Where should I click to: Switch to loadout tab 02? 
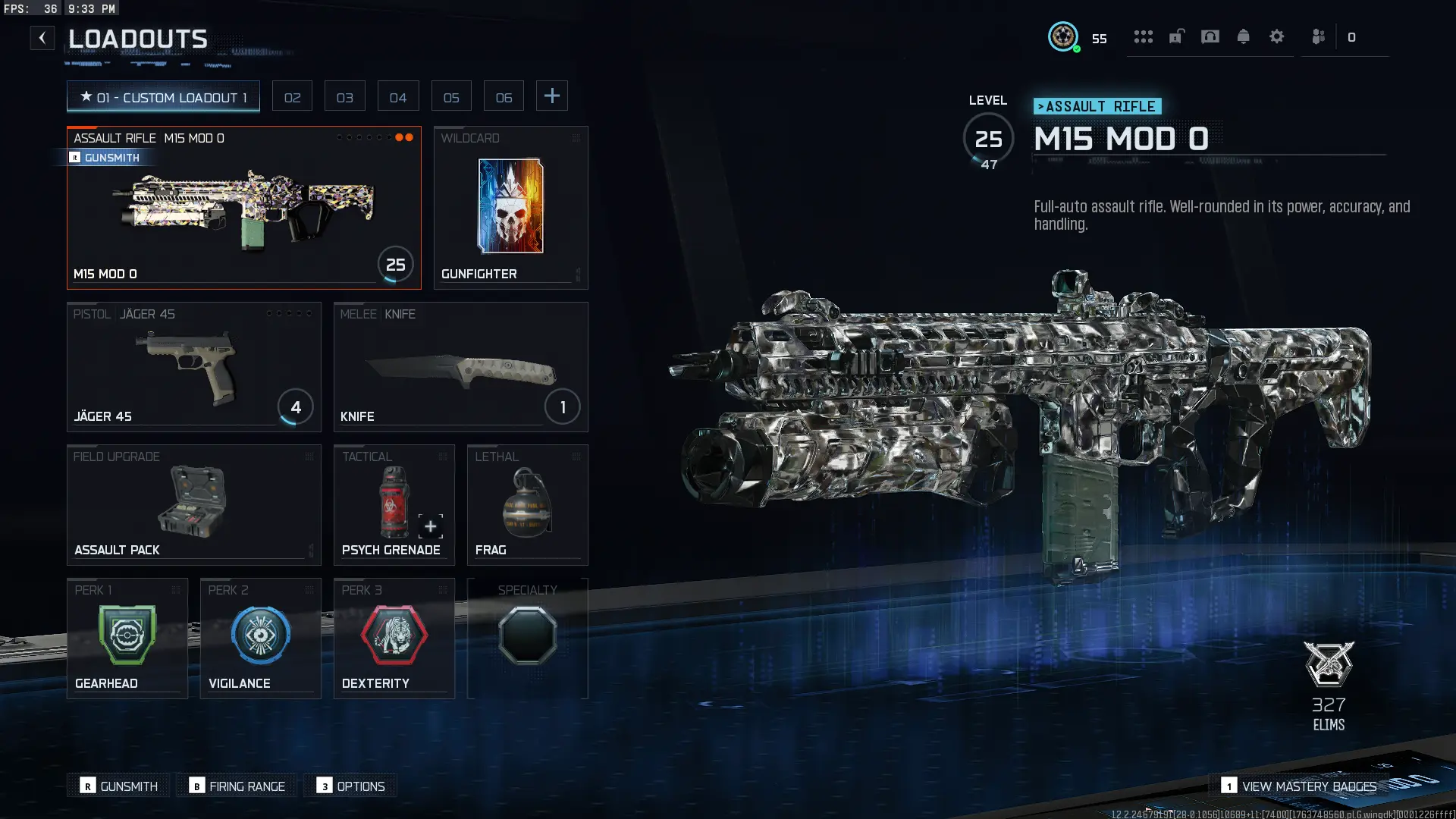tap(292, 96)
